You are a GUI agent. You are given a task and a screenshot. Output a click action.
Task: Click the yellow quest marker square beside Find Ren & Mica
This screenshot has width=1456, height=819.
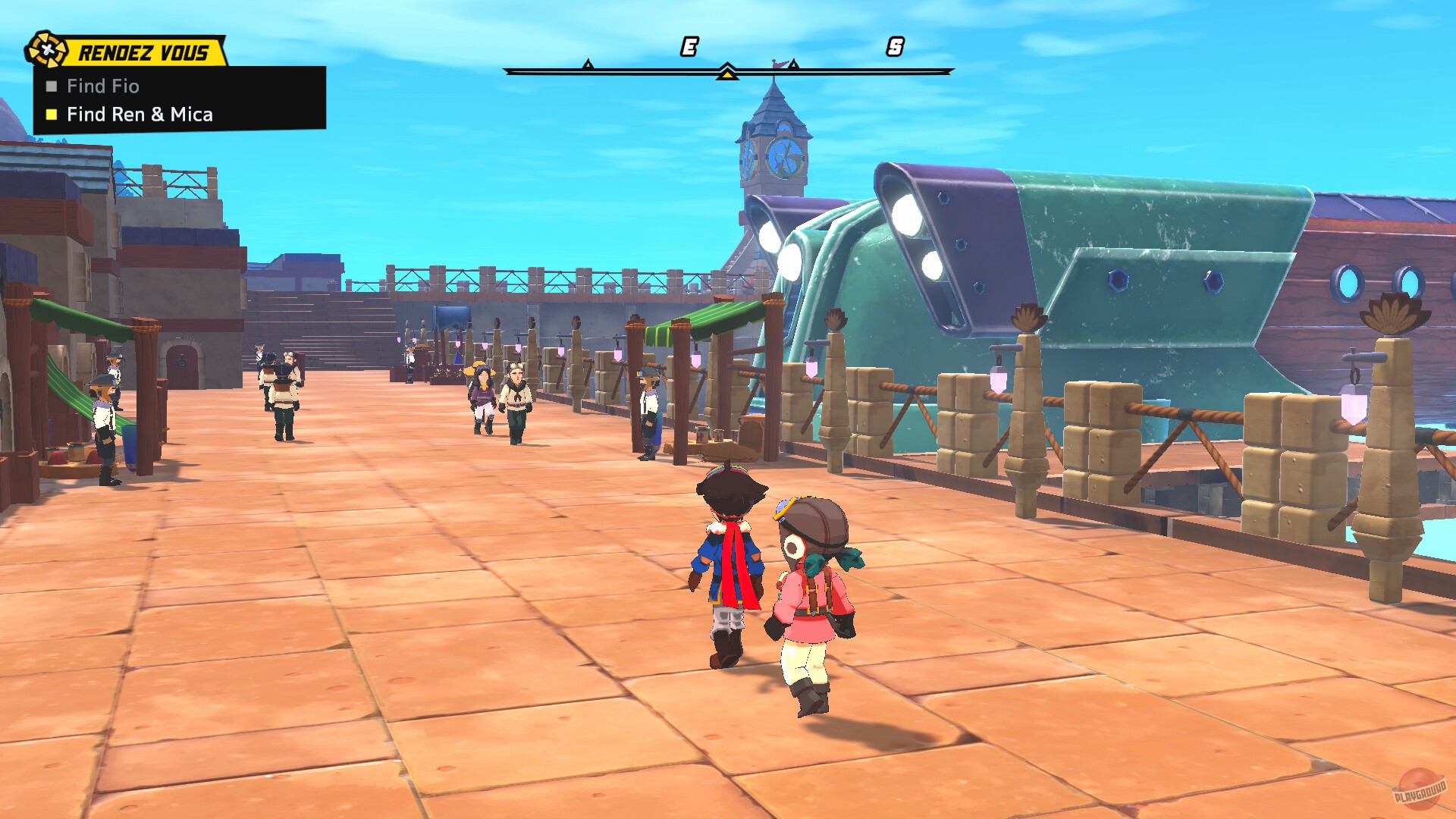coord(51,115)
